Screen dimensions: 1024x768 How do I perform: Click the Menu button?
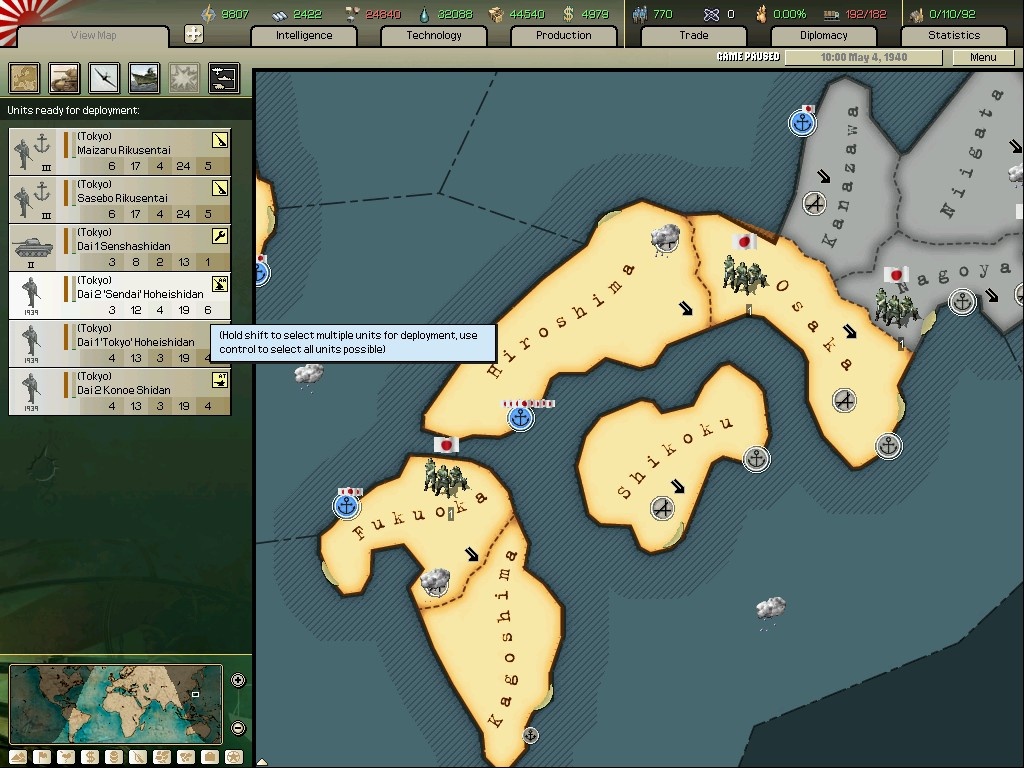983,57
